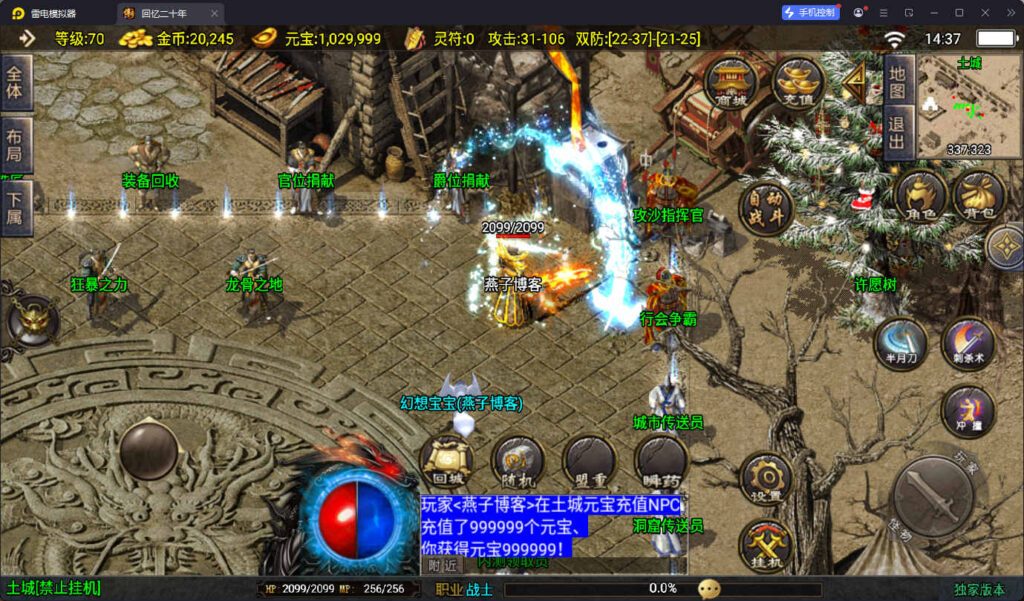Click the 瞬药 instant potion slot
1024x601 pixels.
click(660, 462)
